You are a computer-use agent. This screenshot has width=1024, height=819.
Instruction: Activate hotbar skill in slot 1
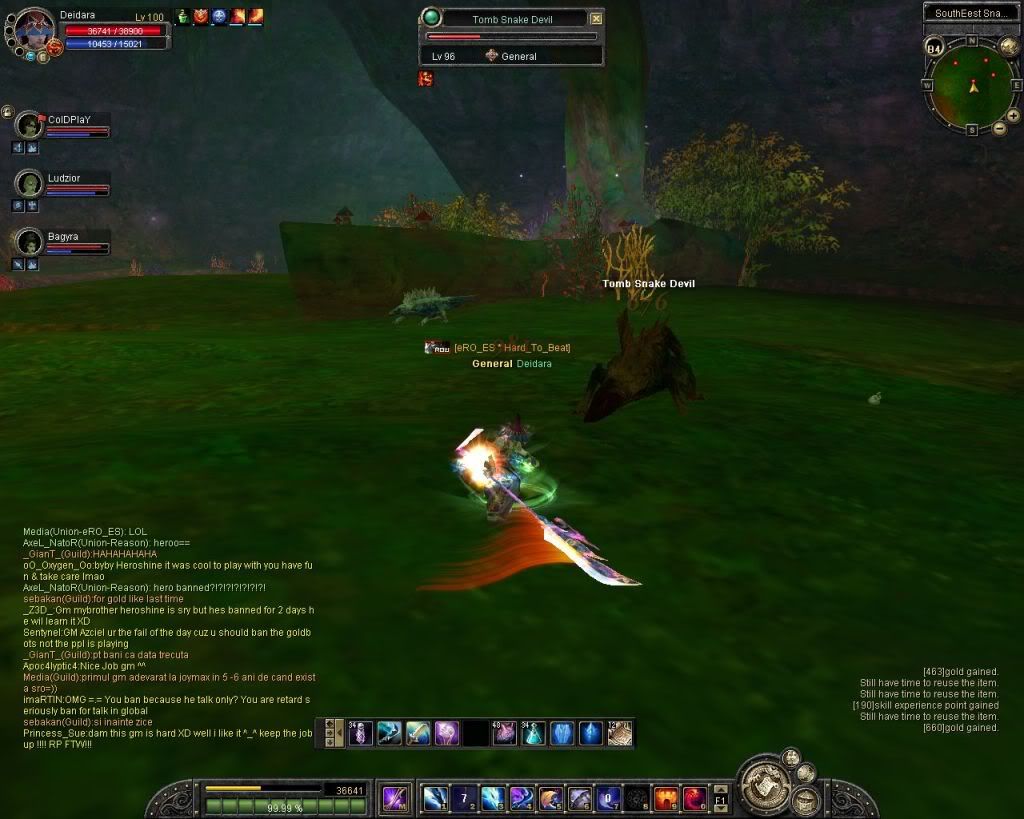(x=434, y=798)
